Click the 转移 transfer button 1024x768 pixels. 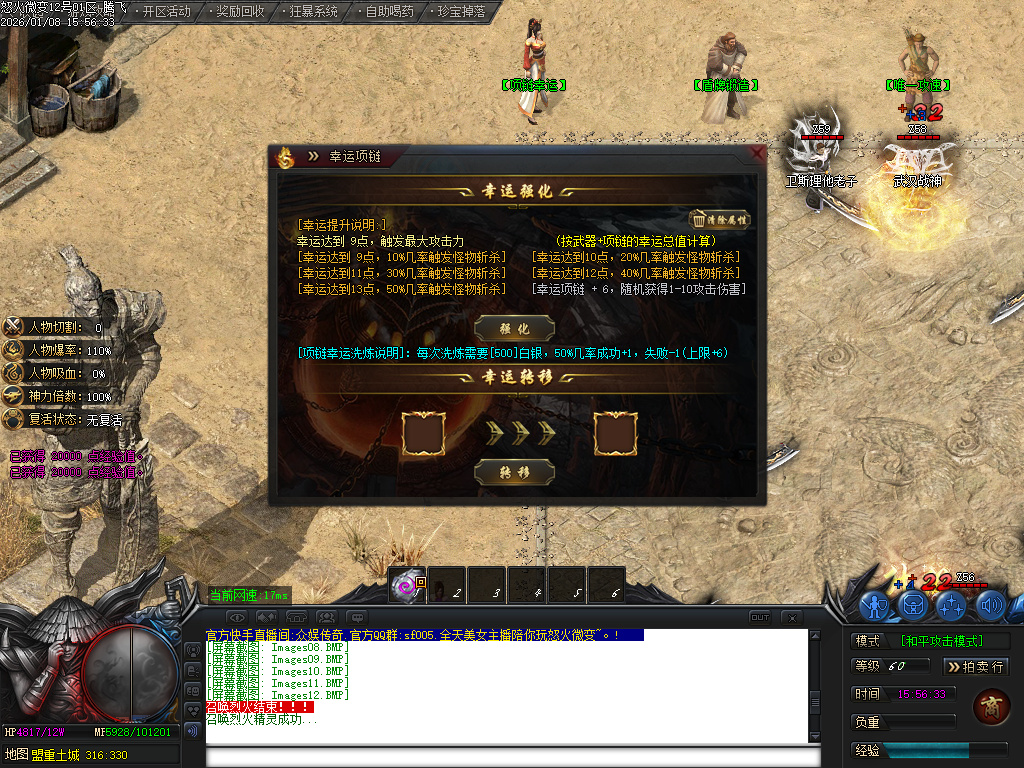pos(515,471)
